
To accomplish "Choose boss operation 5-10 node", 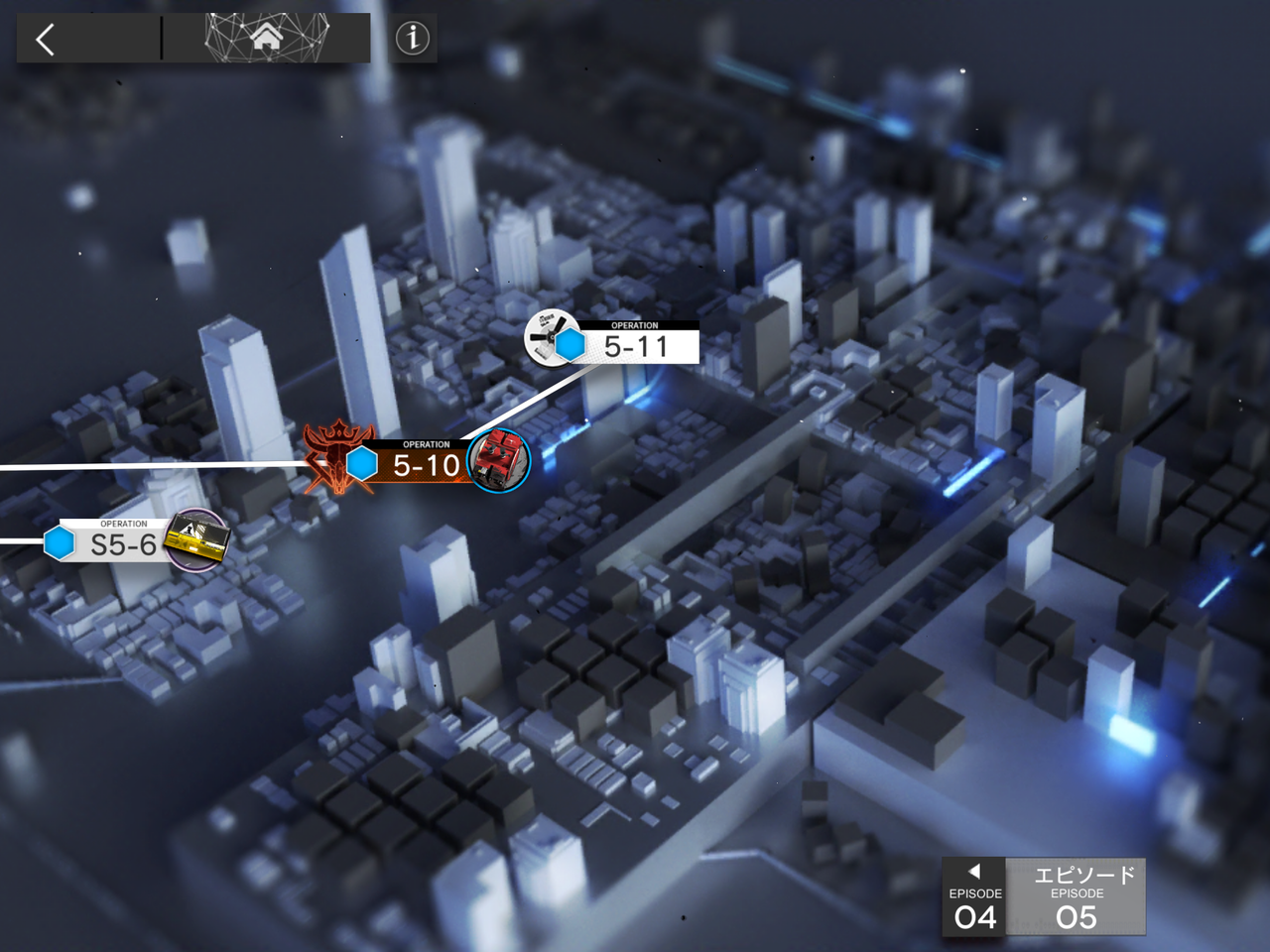I will tap(425, 463).
